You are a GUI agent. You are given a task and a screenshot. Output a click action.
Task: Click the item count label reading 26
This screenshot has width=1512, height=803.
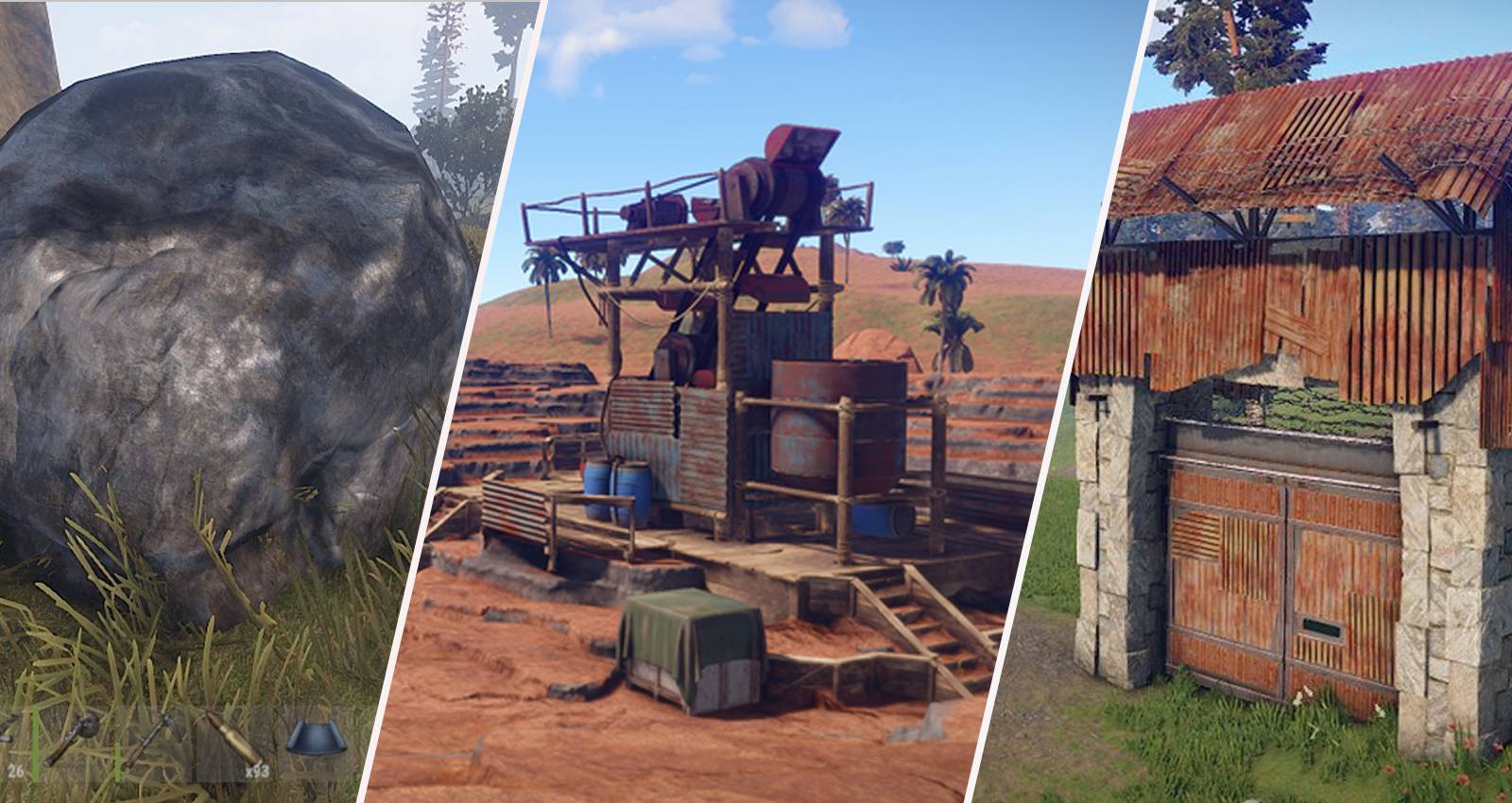16,768
